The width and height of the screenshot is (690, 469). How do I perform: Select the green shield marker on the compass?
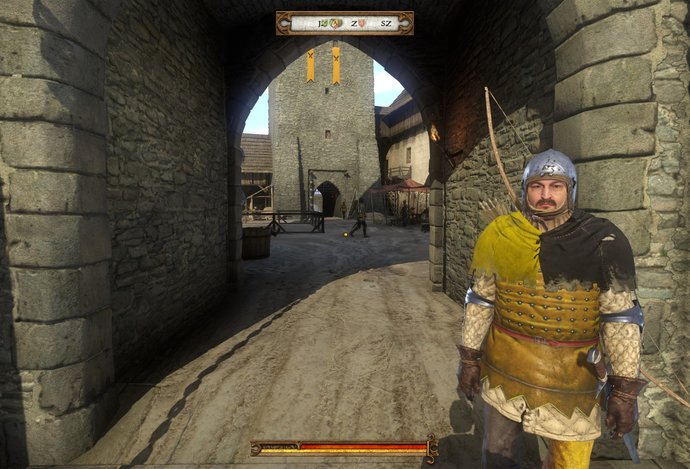pyautogui.click(x=325, y=23)
